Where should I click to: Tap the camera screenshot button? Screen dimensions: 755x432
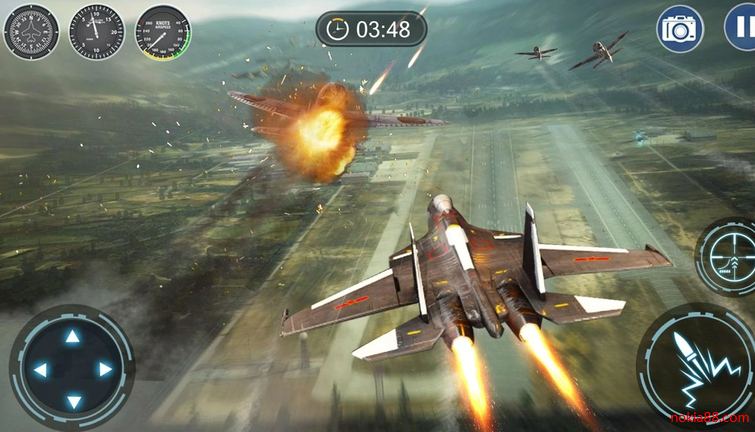pos(680,29)
